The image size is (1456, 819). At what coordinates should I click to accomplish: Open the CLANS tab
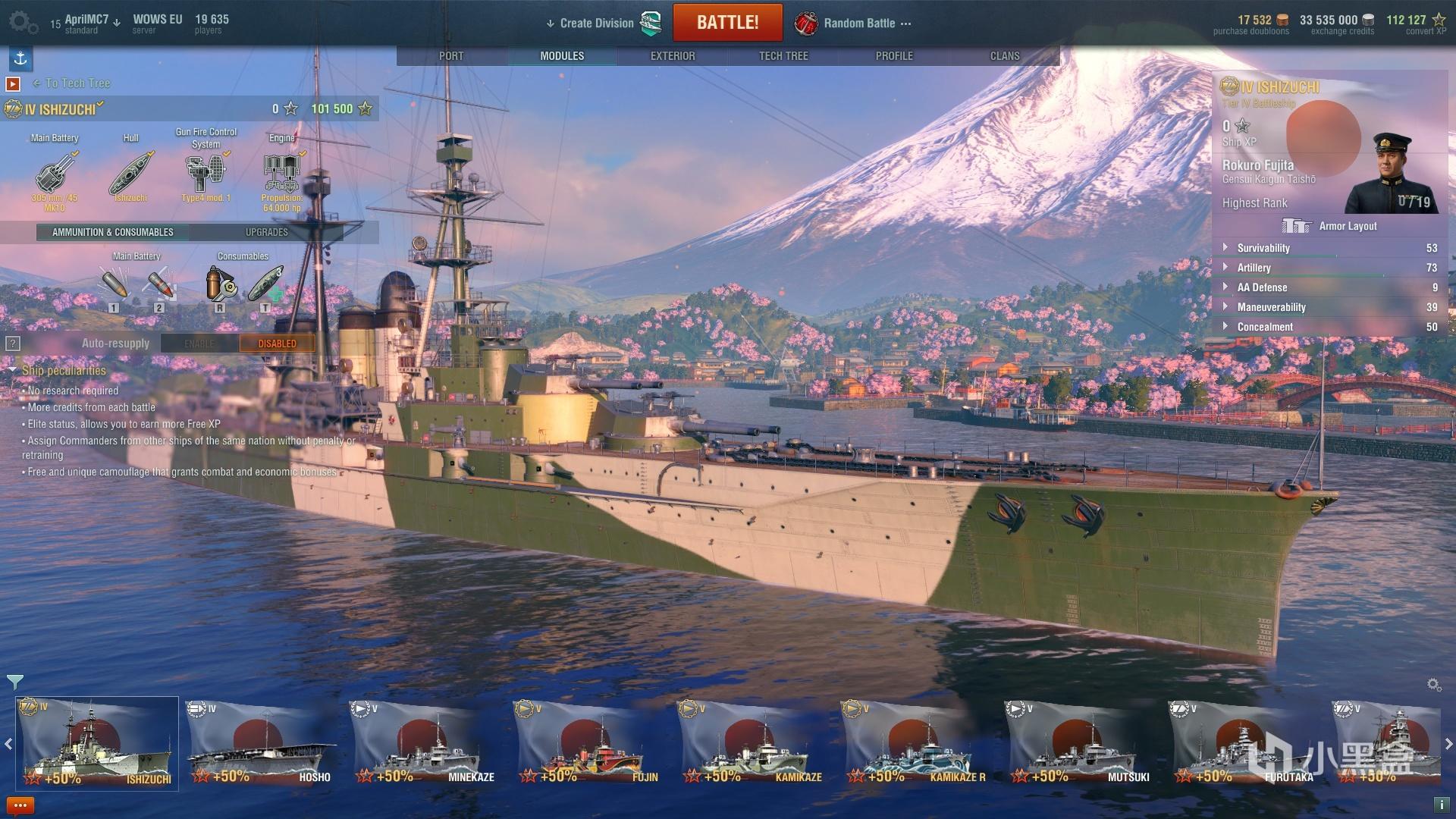[x=1005, y=56]
